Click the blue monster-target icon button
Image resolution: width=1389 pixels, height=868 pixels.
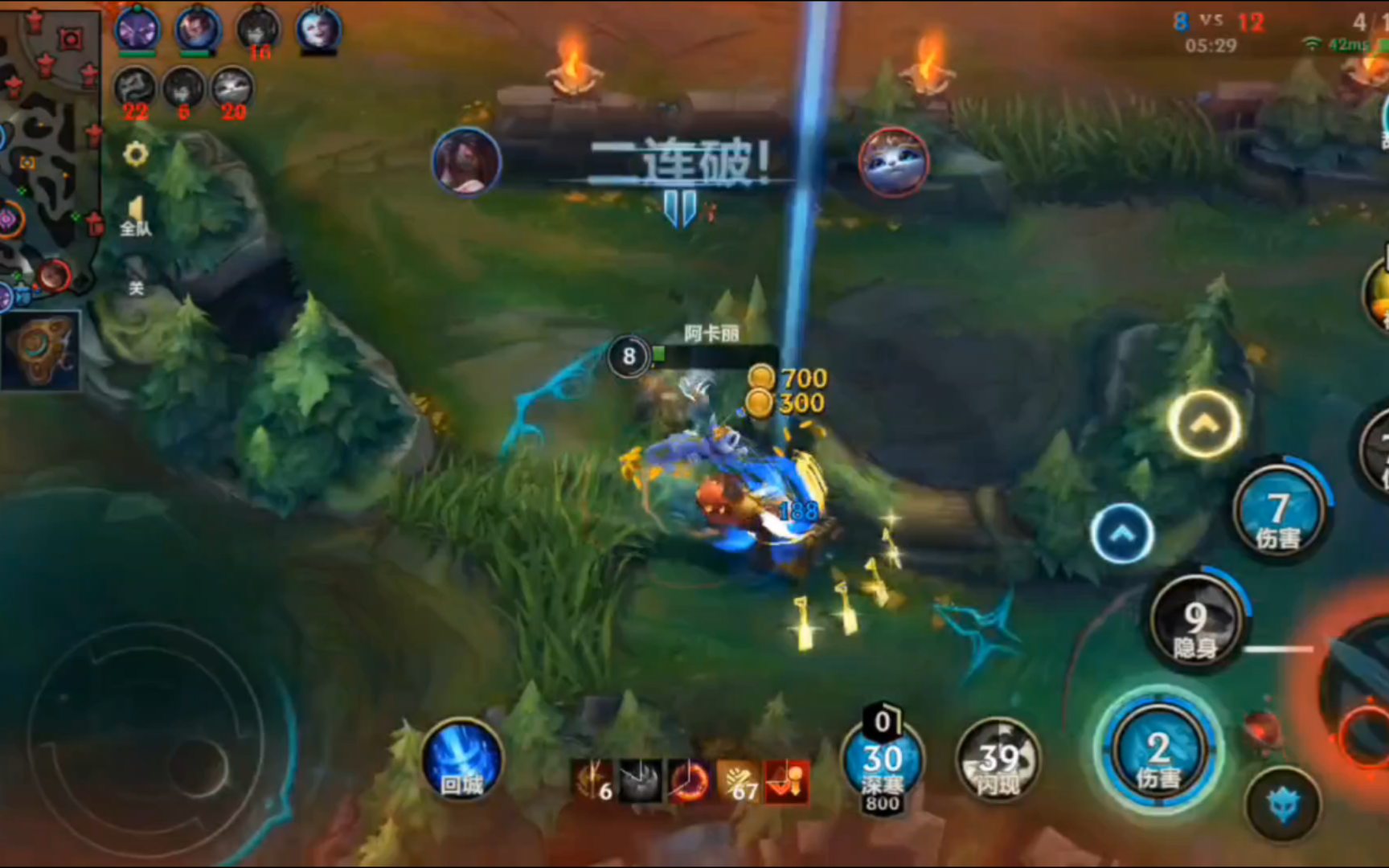click(x=1283, y=805)
